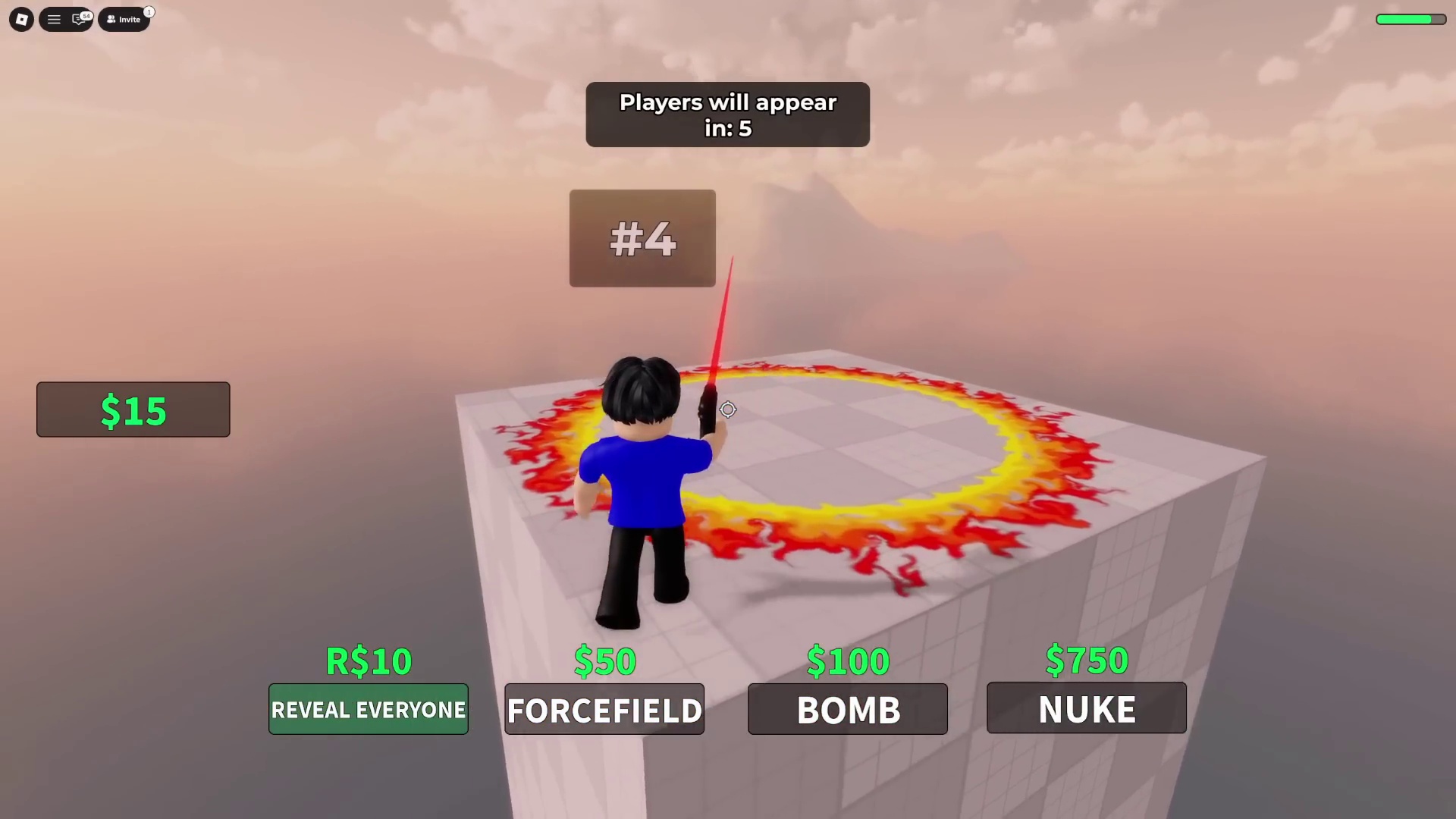The width and height of the screenshot is (1456, 819).
Task: Purchase REVEAL EVERYONE for R$10
Action: pyautogui.click(x=369, y=710)
